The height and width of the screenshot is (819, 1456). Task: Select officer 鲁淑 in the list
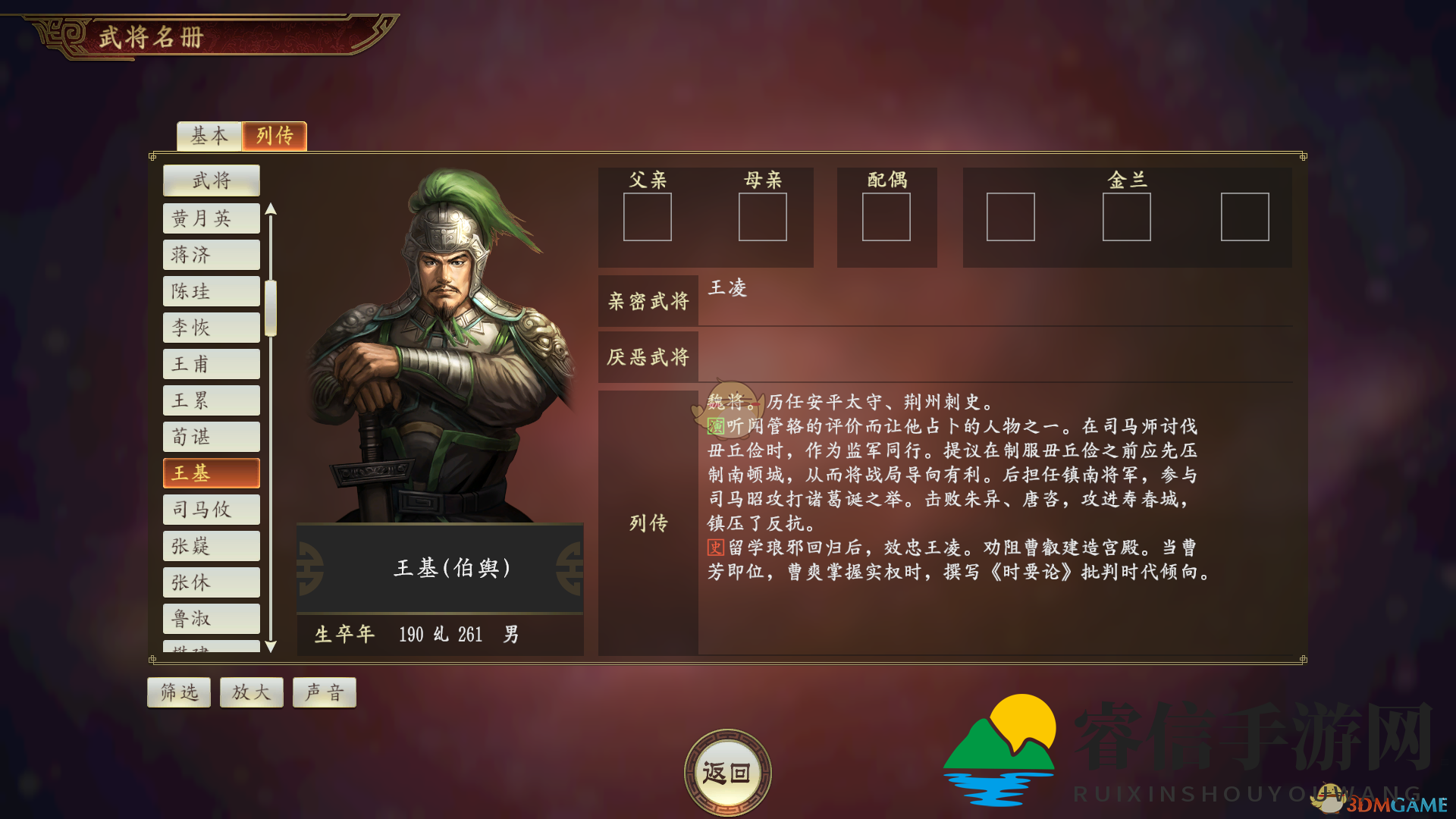point(211,618)
